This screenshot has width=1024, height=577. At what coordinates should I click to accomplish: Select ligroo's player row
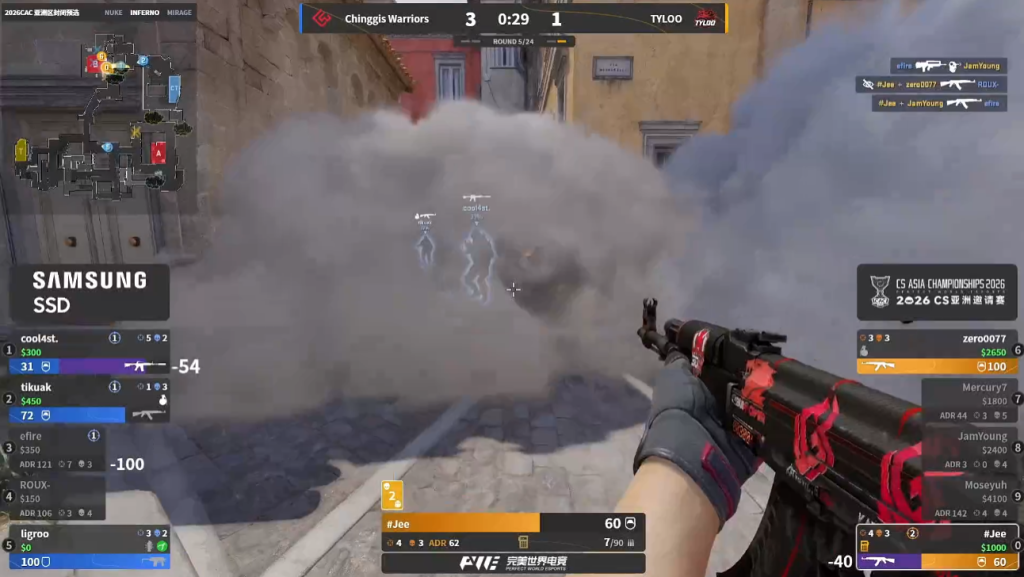[x=88, y=546]
